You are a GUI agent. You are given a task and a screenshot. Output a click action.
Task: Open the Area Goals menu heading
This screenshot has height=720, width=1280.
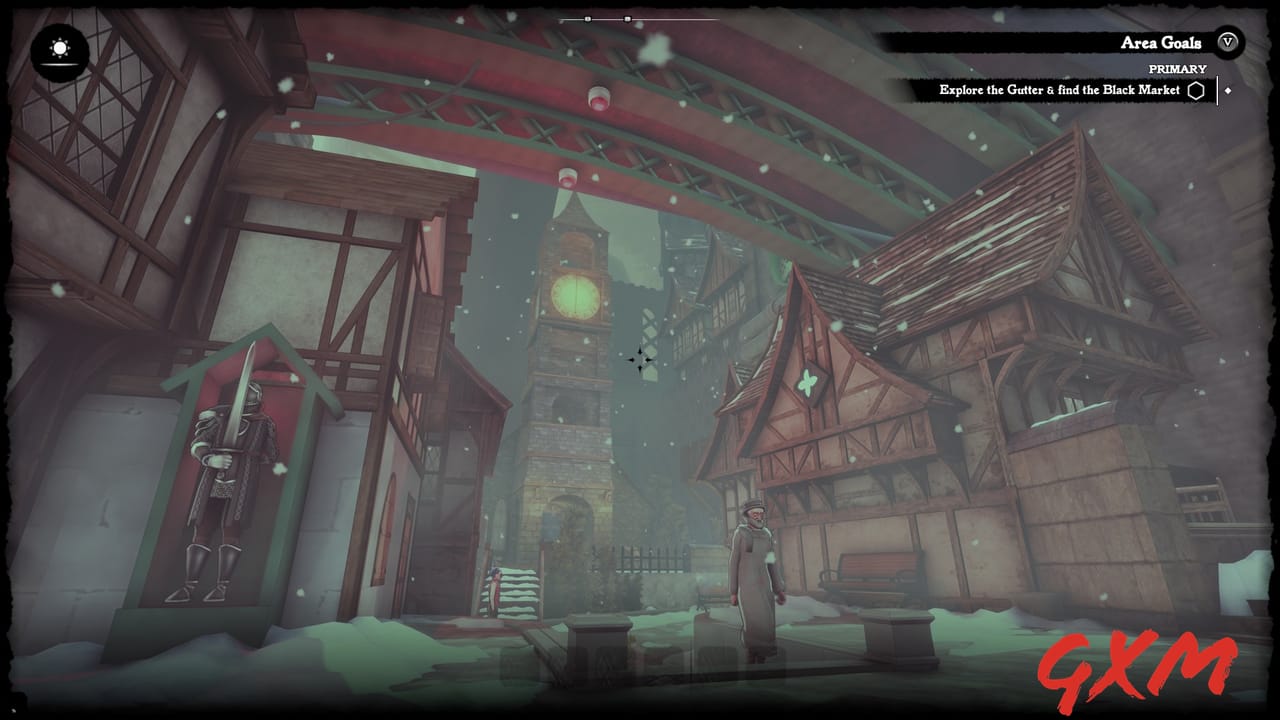[1160, 43]
